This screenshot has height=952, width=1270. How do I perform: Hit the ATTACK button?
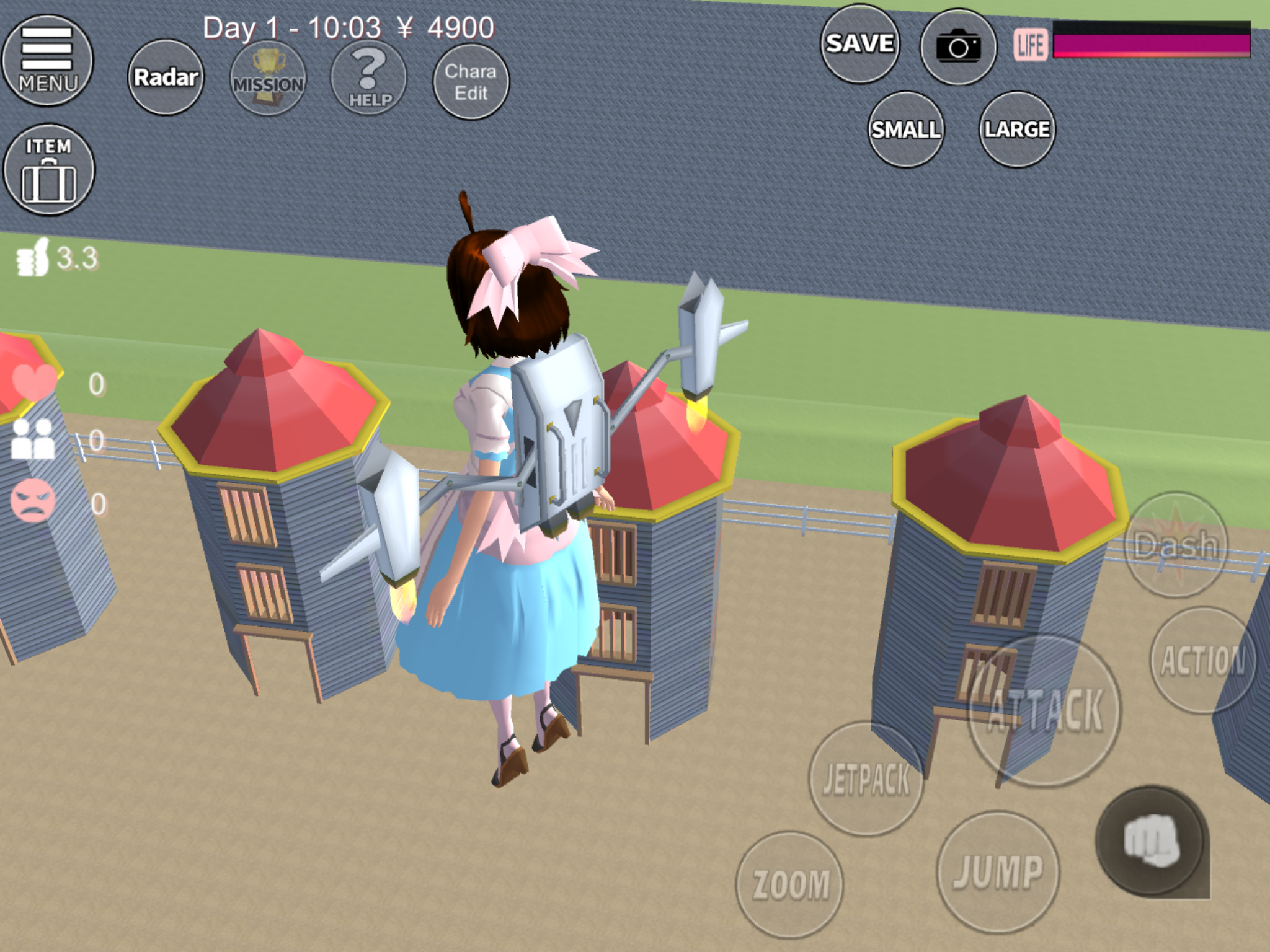pyautogui.click(x=1045, y=711)
